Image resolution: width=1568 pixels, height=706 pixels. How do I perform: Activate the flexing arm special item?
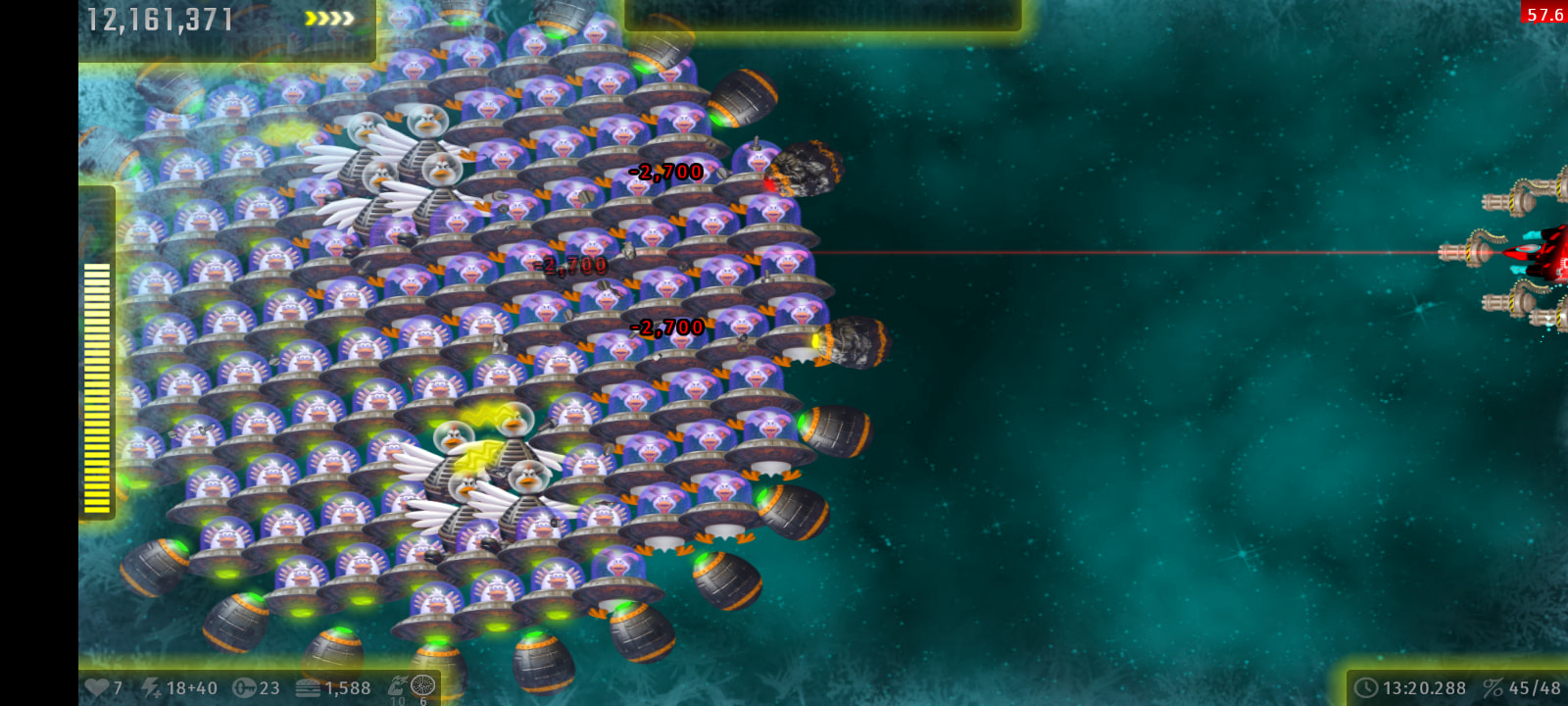pos(397,686)
